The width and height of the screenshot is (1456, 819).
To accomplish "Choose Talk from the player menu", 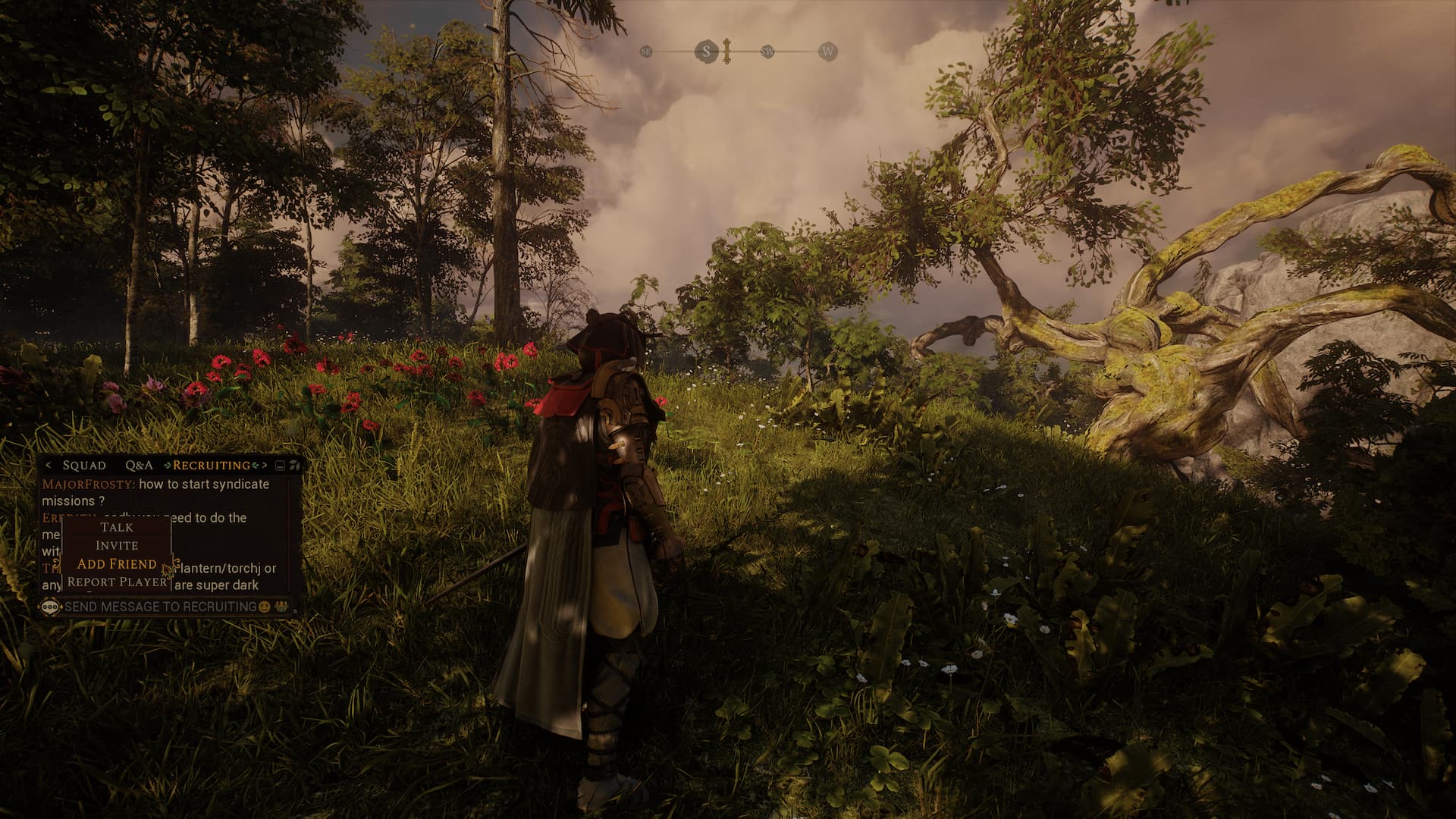I will tap(117, 527).
